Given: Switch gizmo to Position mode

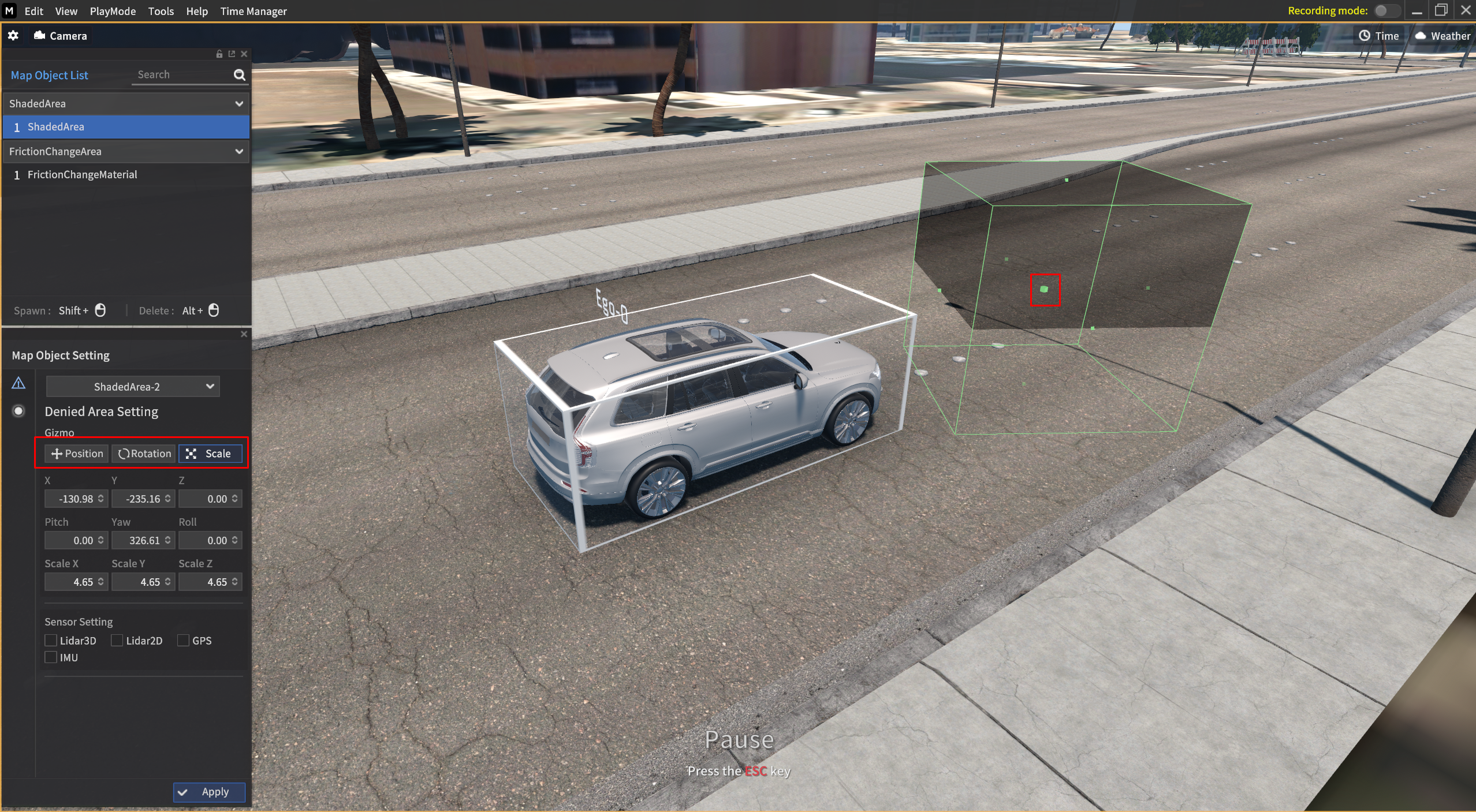Looking at the screenshot, I should point(77,454).
